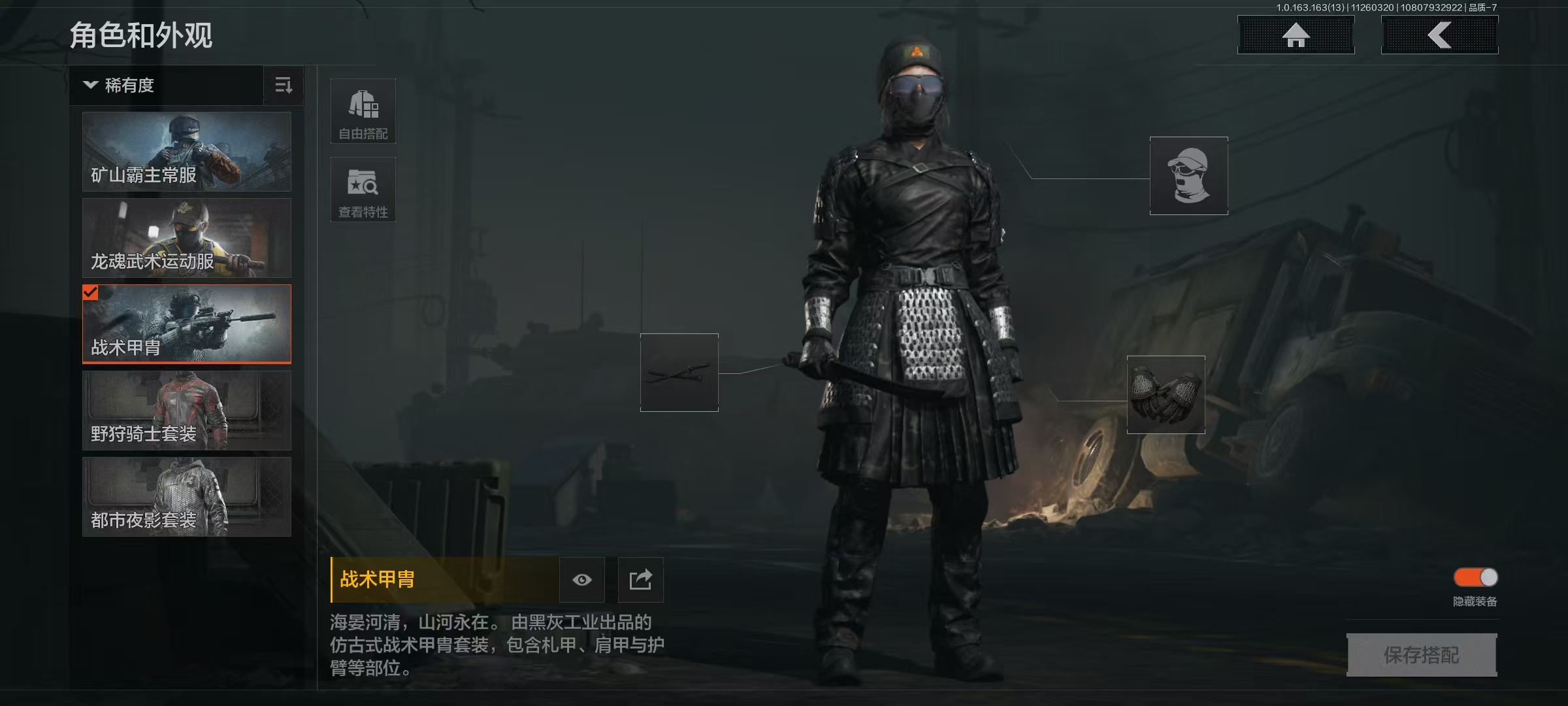Choose the 龙魂武术运动服 outfit
This screenshot has height=706, width=1568.
pos(187,238)
